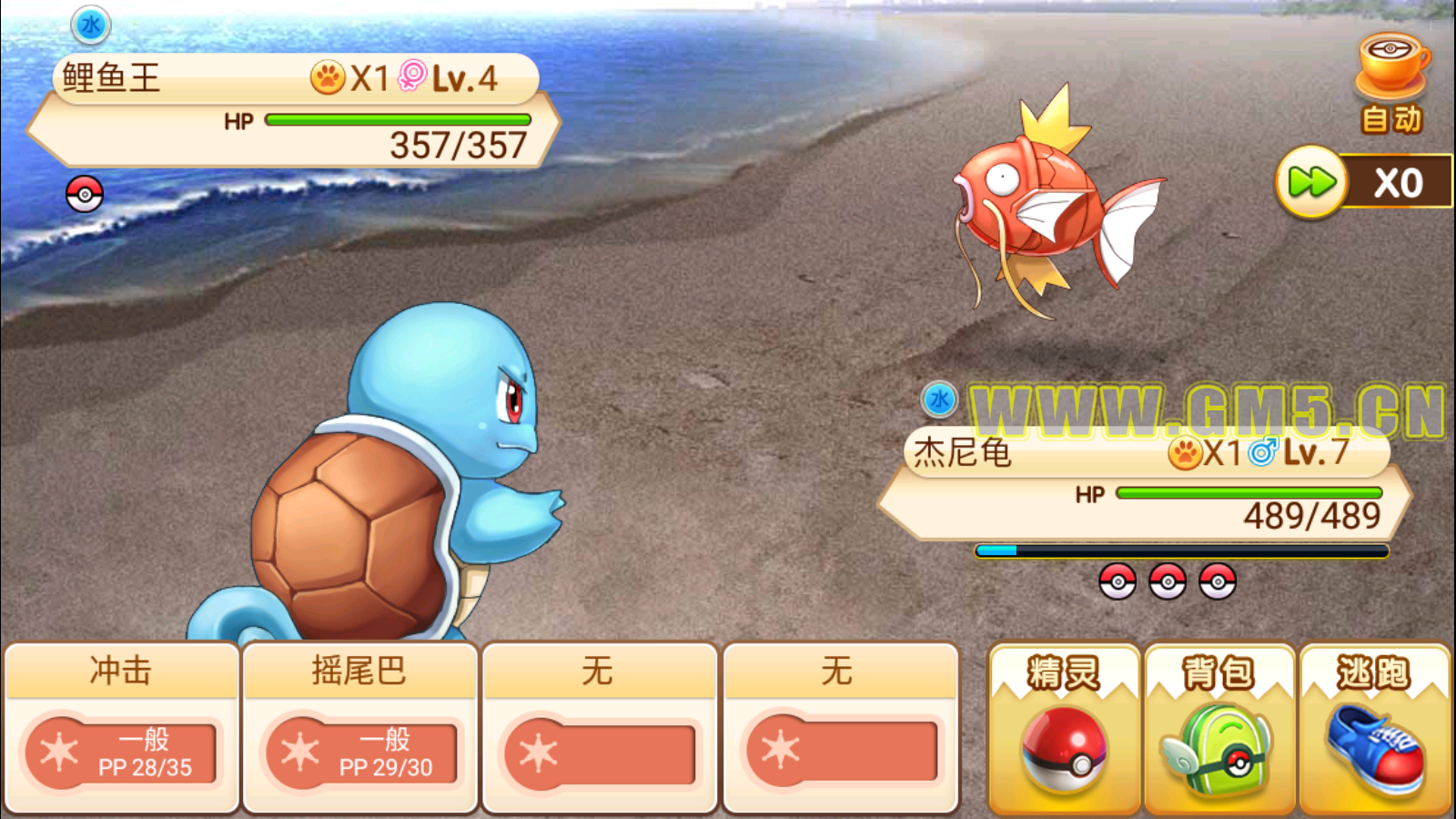1456x819 pixels.
Task: Select the 摇尾巴 move
Action: pyautogui.click(x=360, y=727)
